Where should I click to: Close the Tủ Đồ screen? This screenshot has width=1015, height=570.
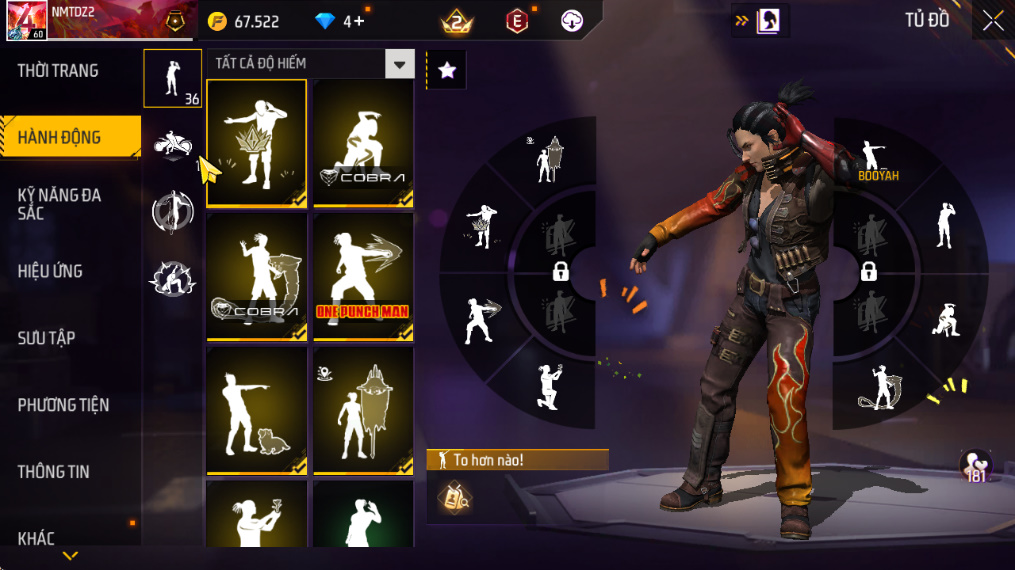tap(992, 21)
